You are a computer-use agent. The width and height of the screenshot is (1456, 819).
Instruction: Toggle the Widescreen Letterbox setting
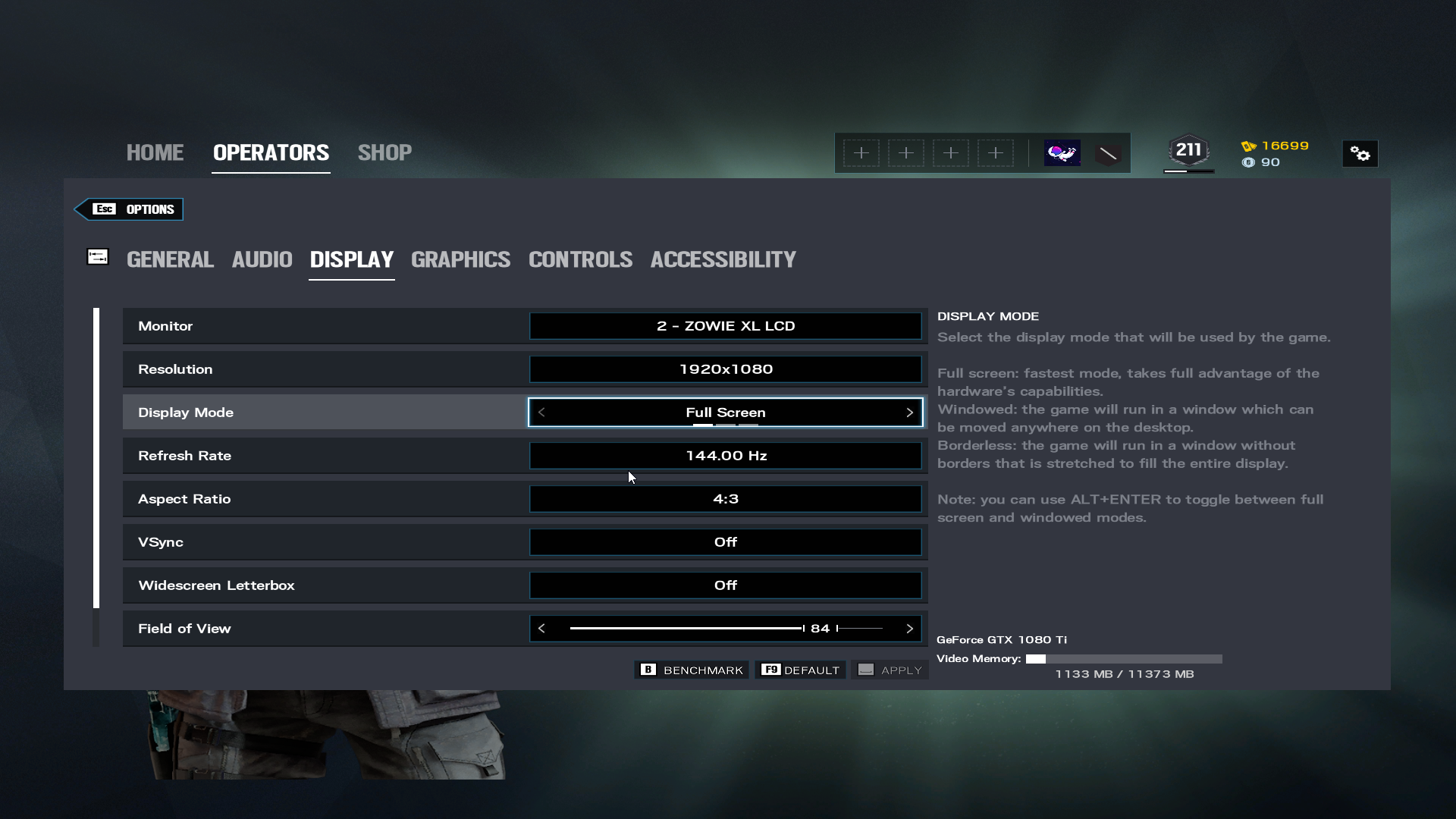[x=725, y=585]
